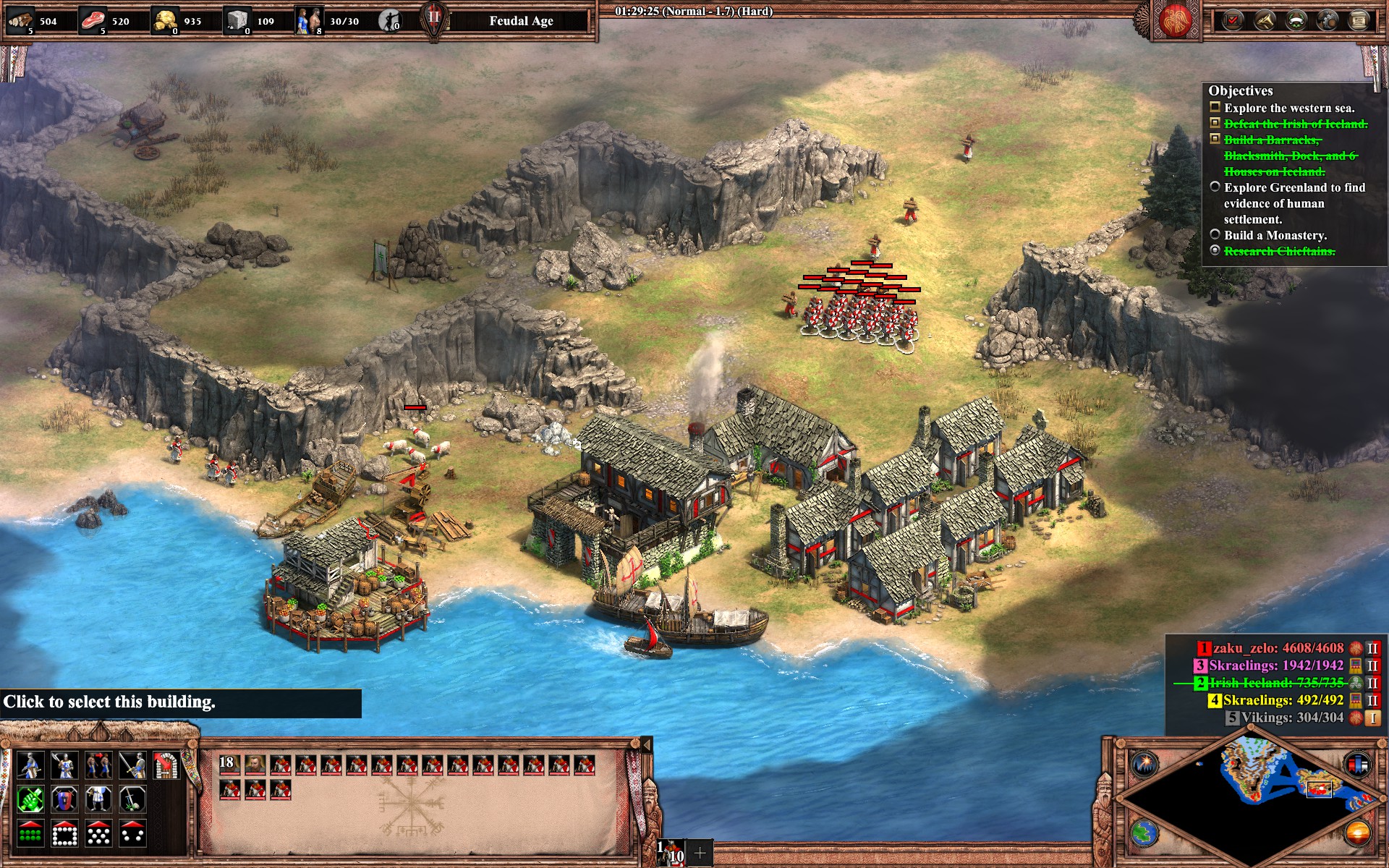This screenshot has height=868, width=1389.
Task: Select the bearded hero unit portrait
Action: click(x=255, y=765)
